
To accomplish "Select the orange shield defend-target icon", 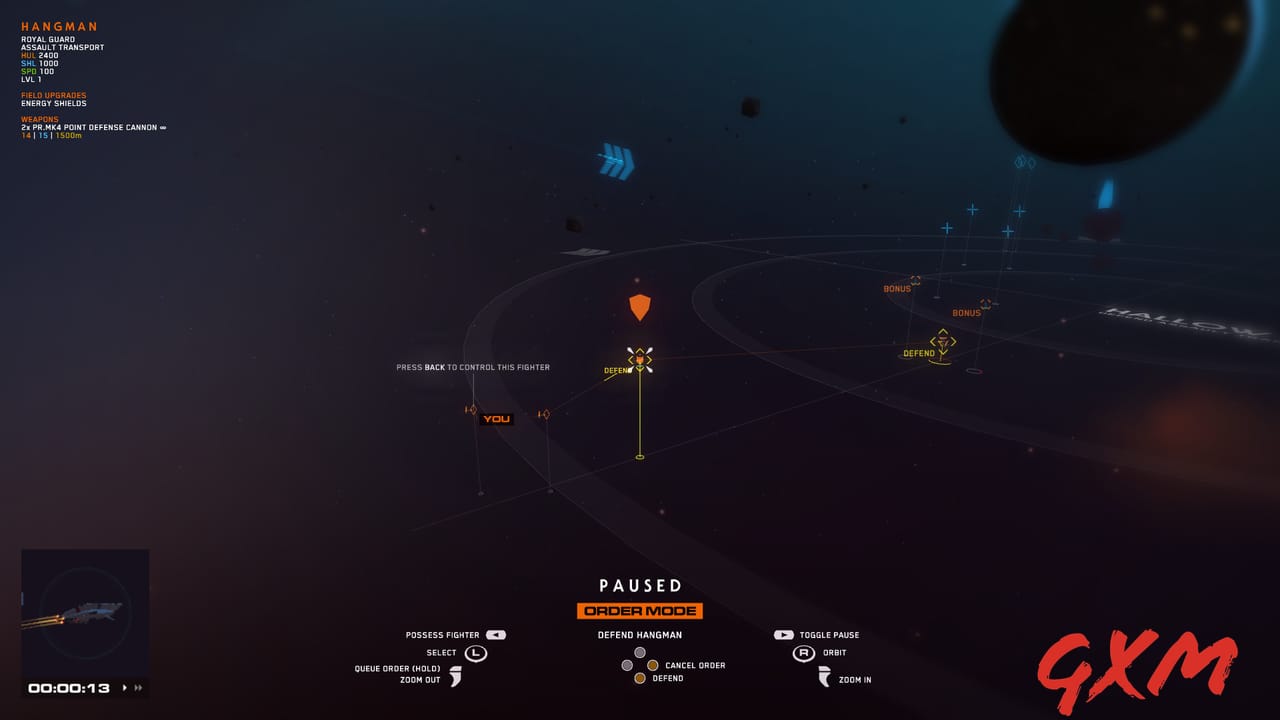I will click(x=639, y=306).
